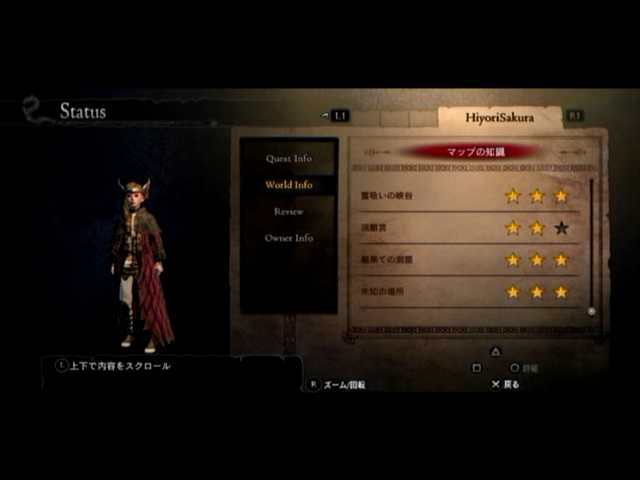Viewport: 640px width, 480px height.
Task: Choose the Review menu entry
Action: click(x=288, y=211)
